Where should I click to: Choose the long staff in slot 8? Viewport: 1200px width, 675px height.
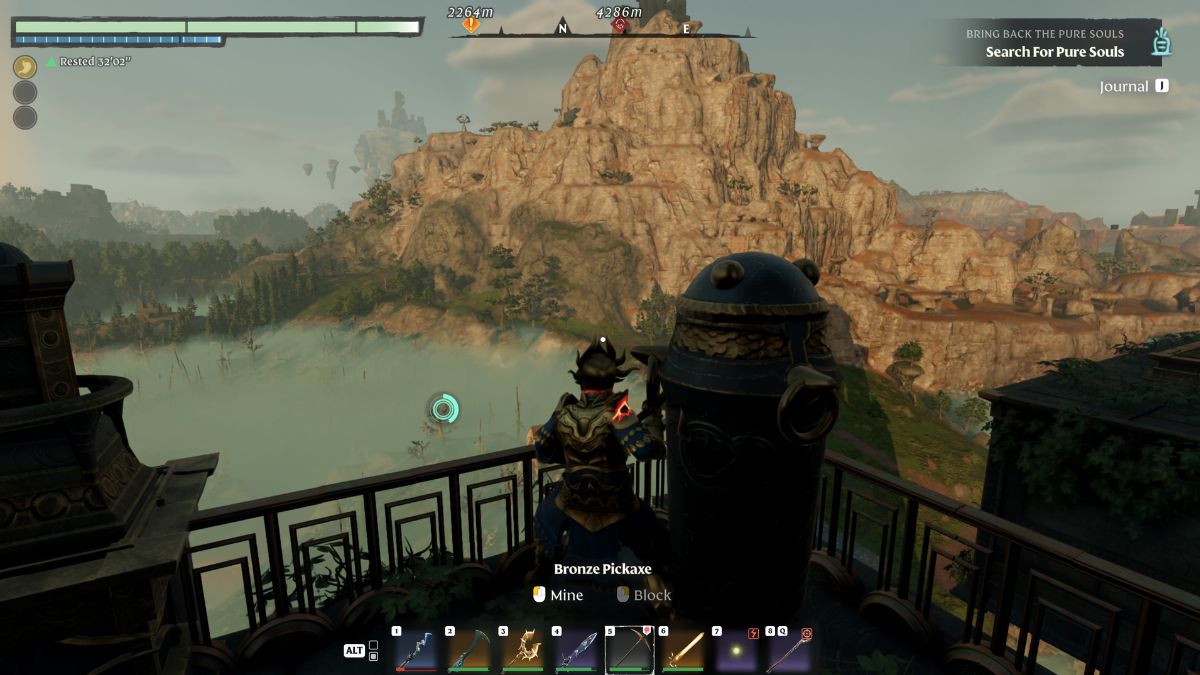tap(789, 651)
